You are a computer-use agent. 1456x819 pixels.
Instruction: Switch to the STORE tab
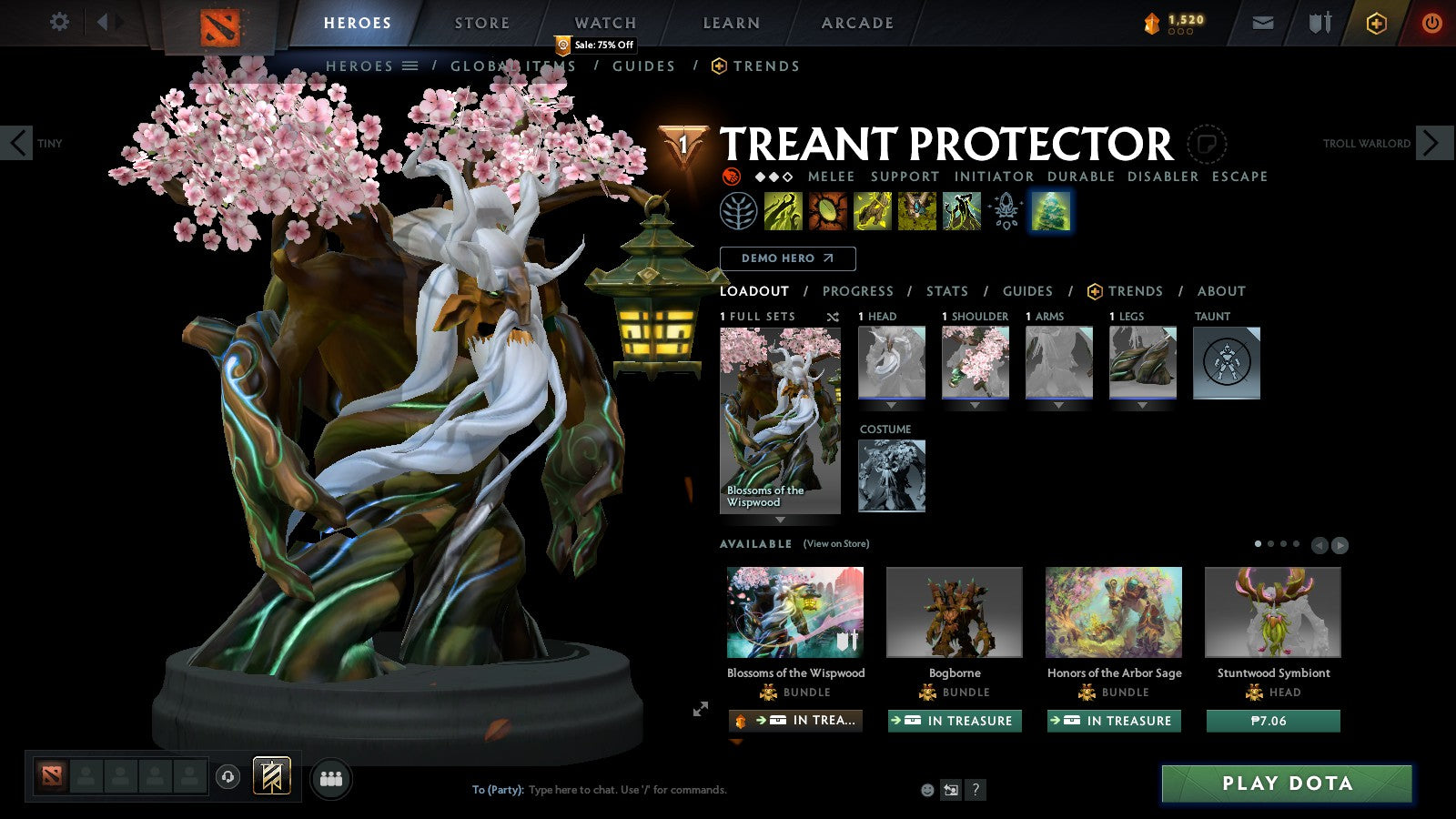coord(480,23)
